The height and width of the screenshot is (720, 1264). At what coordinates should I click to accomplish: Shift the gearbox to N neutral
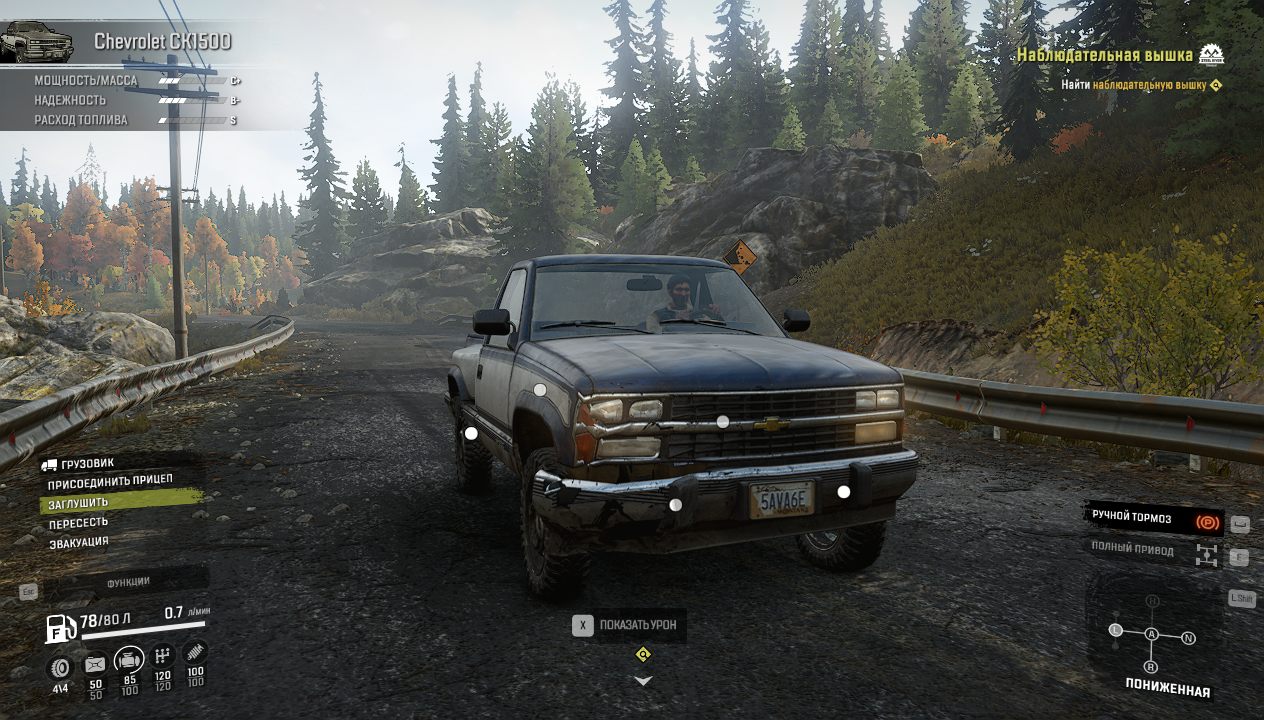click(x=1189, y=637)
